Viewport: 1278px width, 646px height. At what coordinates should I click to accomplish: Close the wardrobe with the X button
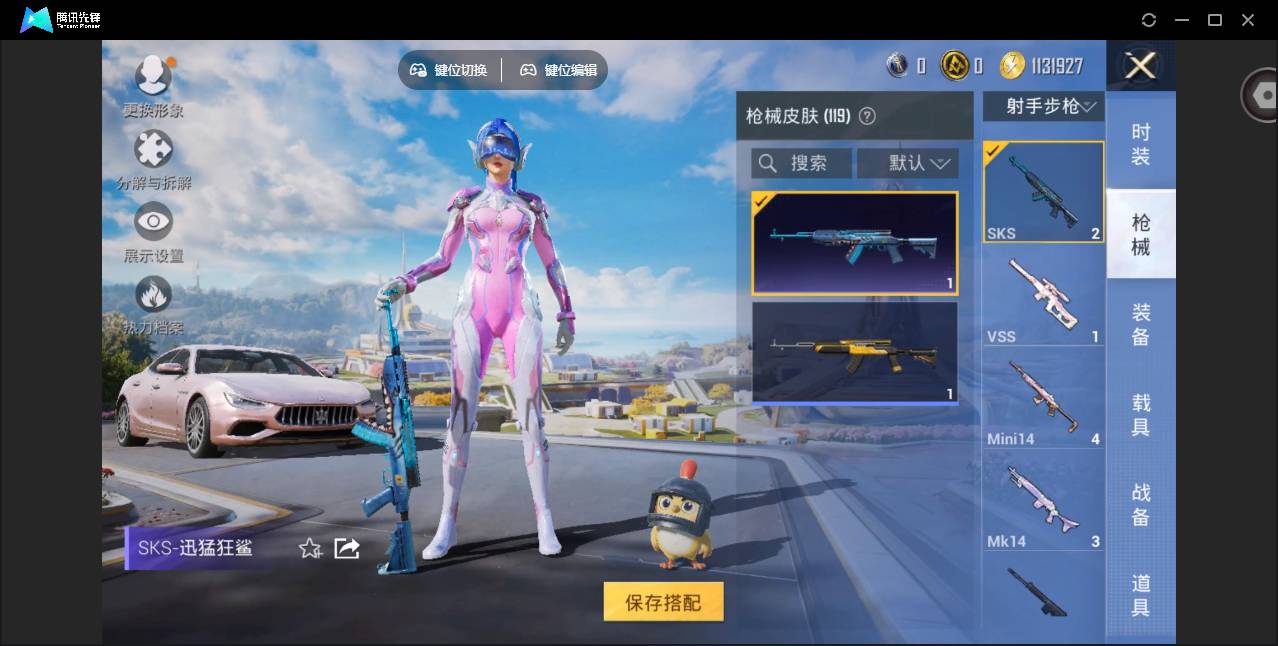pyautogui.click(x=1140, y=66)
